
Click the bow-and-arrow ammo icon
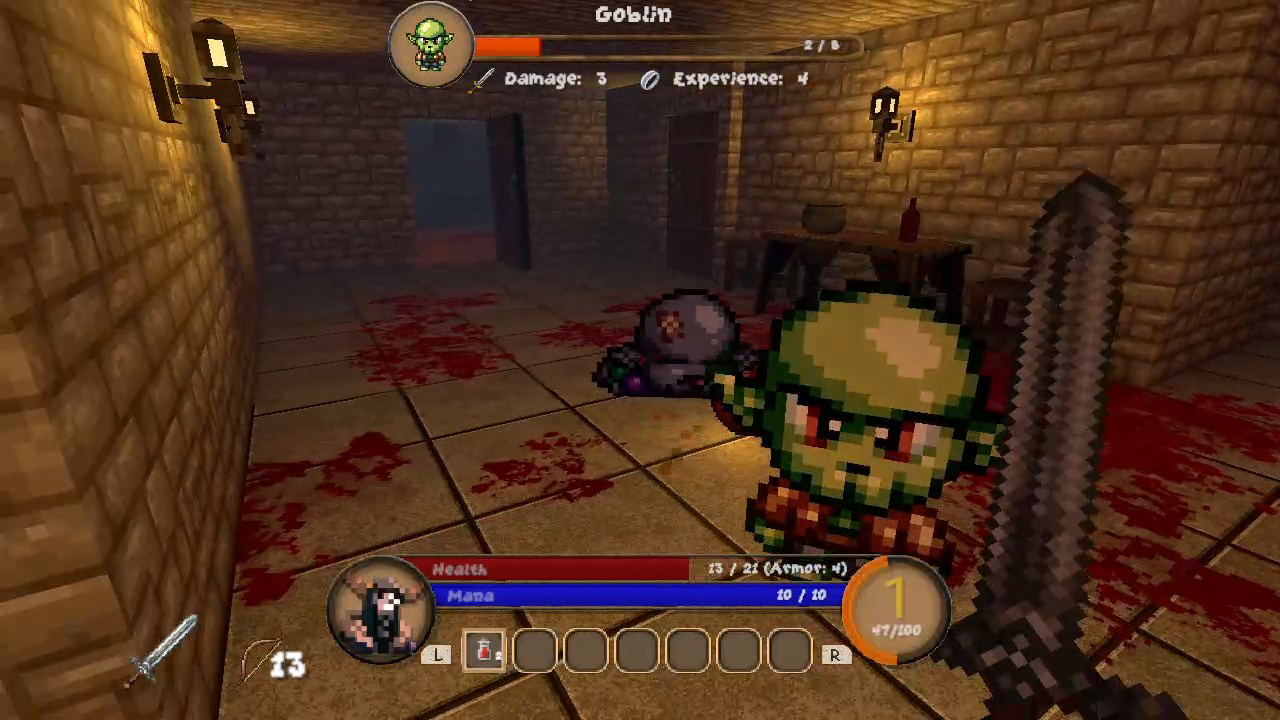click(x=258, y=660)
